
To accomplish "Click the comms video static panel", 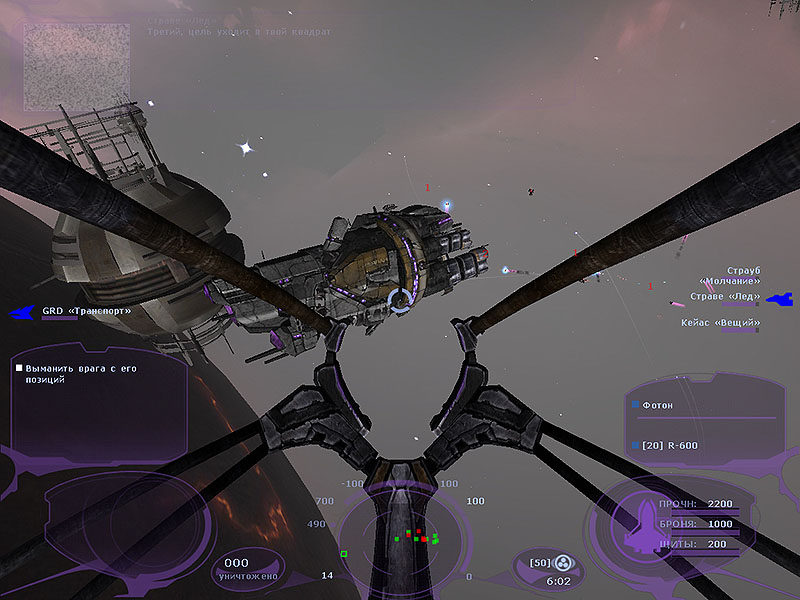I will click(77, 66).
